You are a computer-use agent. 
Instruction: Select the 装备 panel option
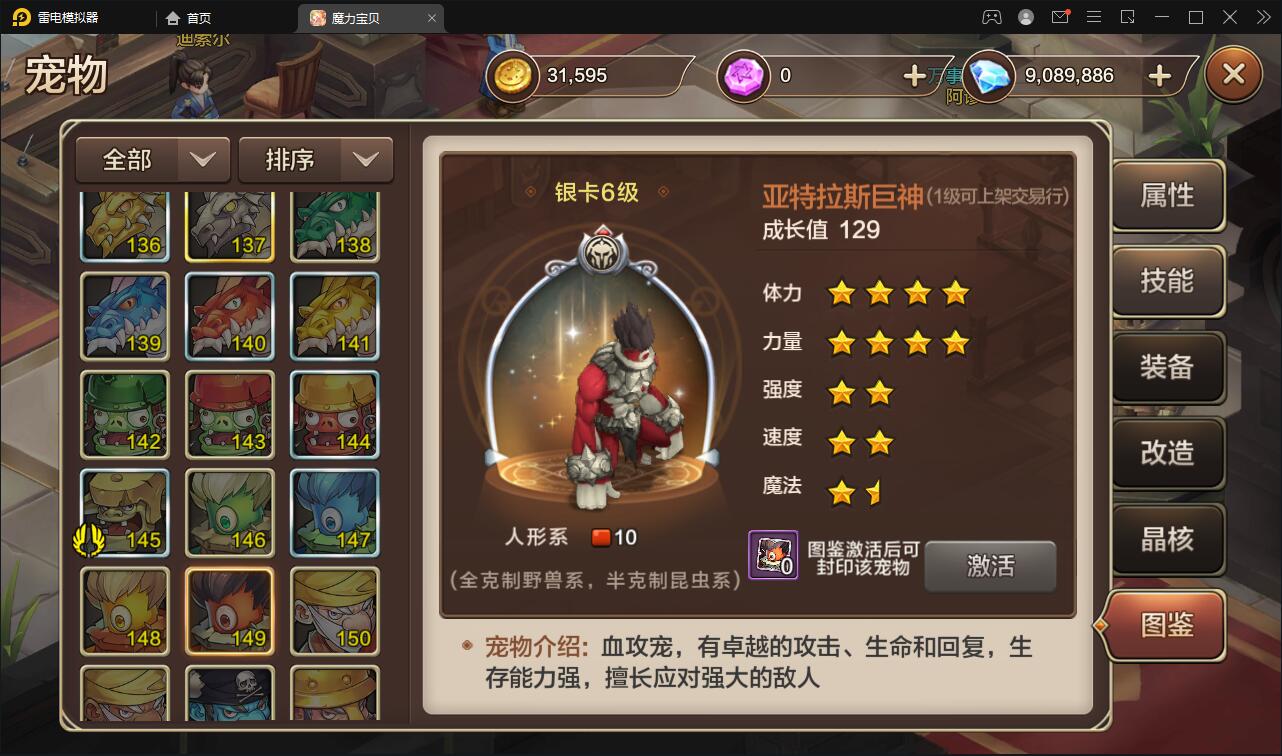pos(1167,368)
